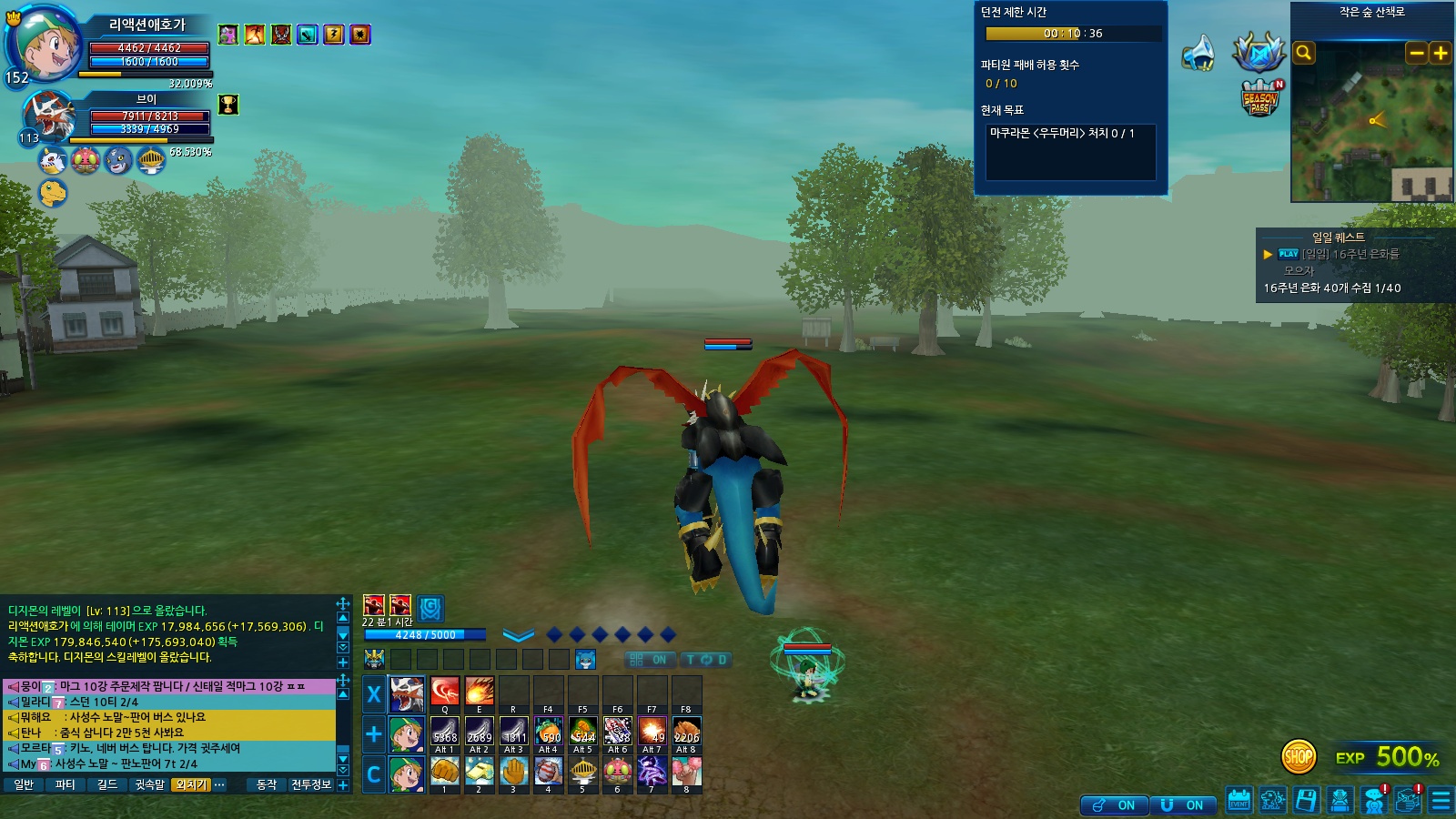
Task: Open the three-line main menu button
Action: point(1441,801)
